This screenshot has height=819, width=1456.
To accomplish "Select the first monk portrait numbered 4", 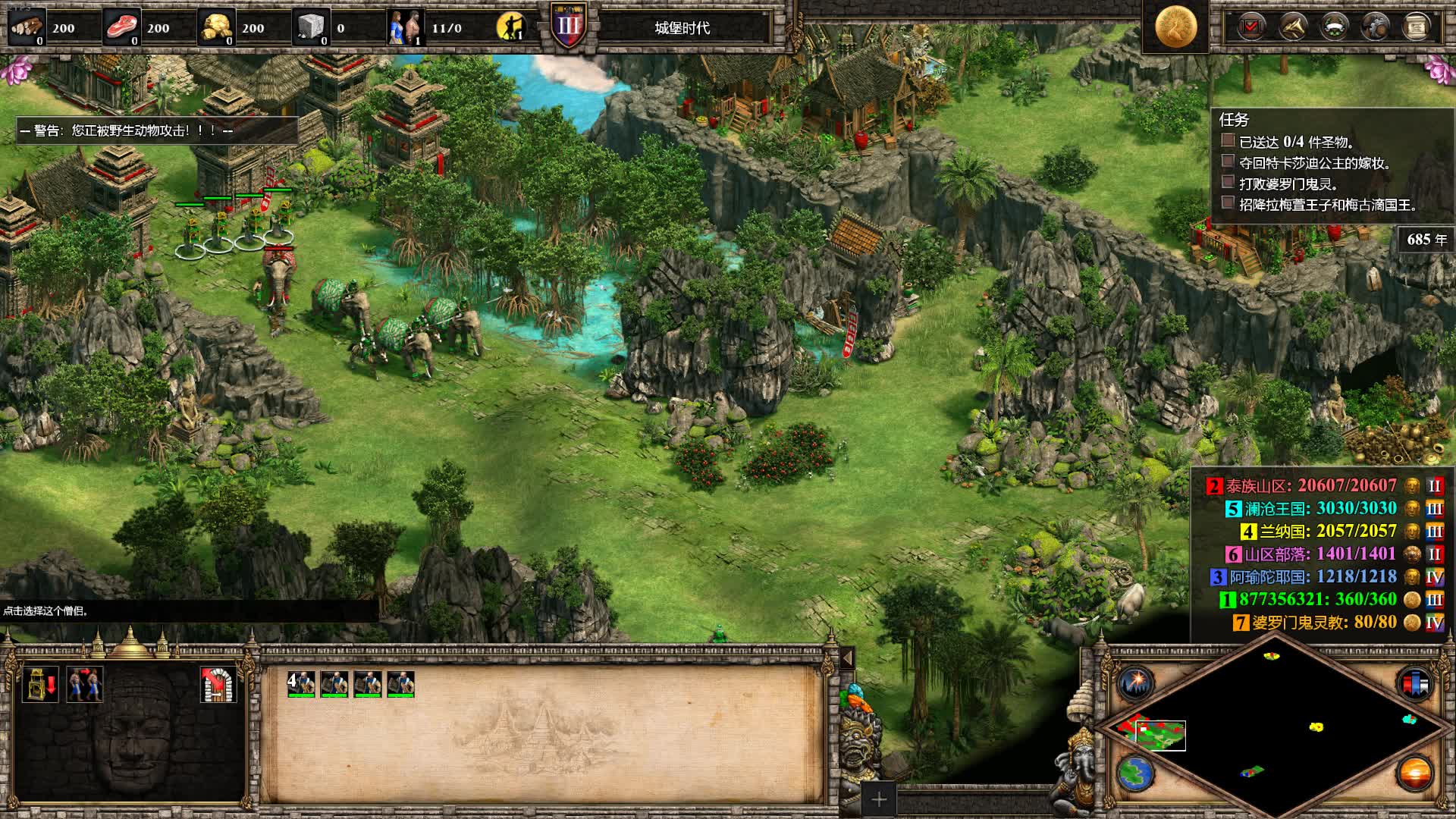I will tap(301, 684).
